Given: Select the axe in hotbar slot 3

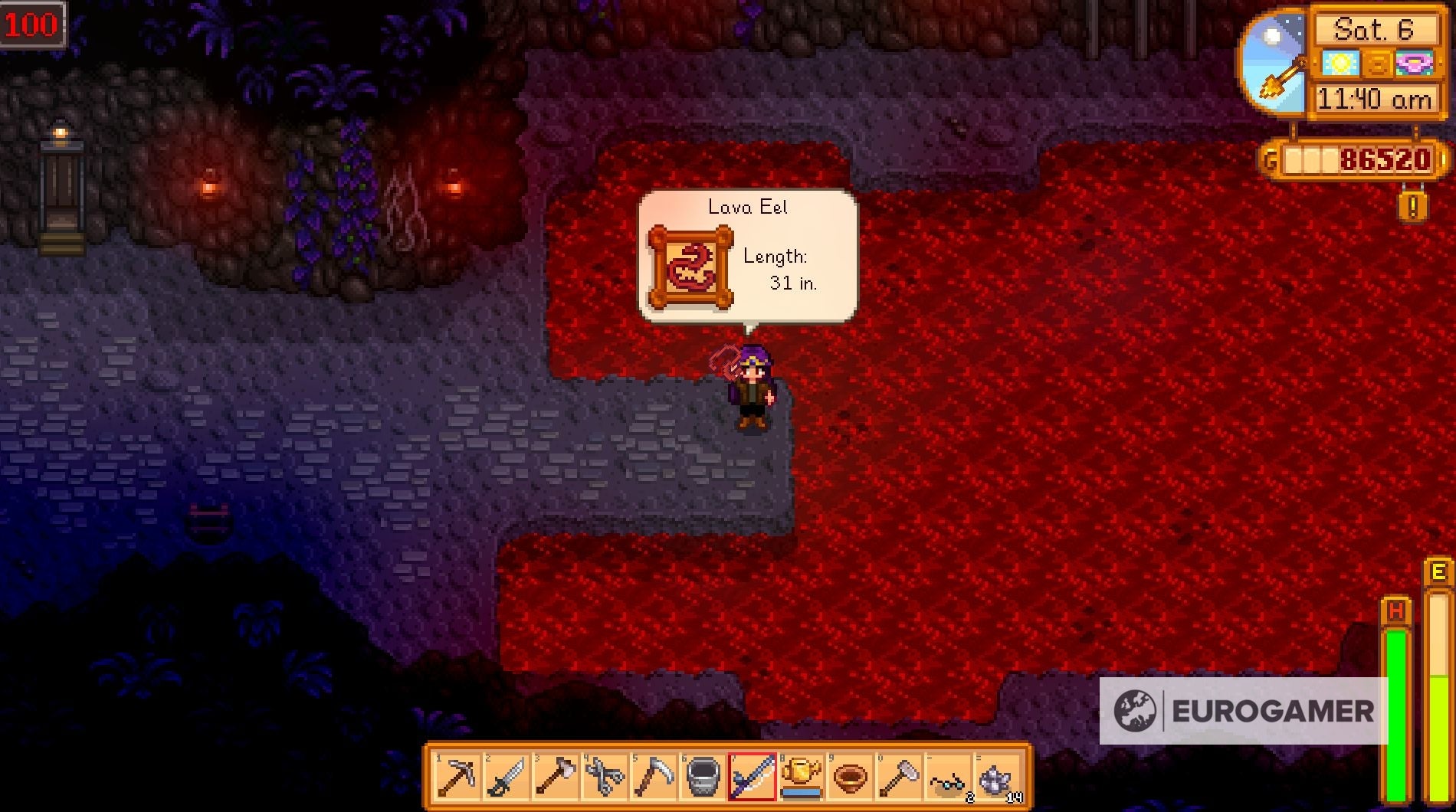Looking at the screenshot, I should [555, 776].
